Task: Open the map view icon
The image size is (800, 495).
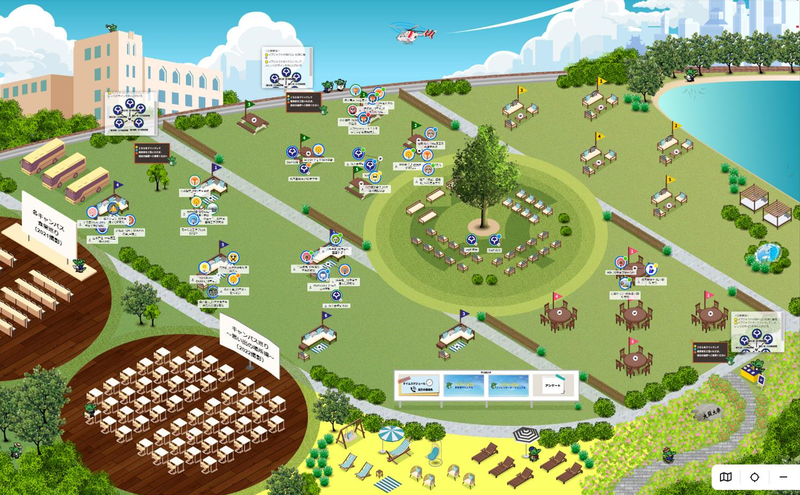Action: (726, 477)
